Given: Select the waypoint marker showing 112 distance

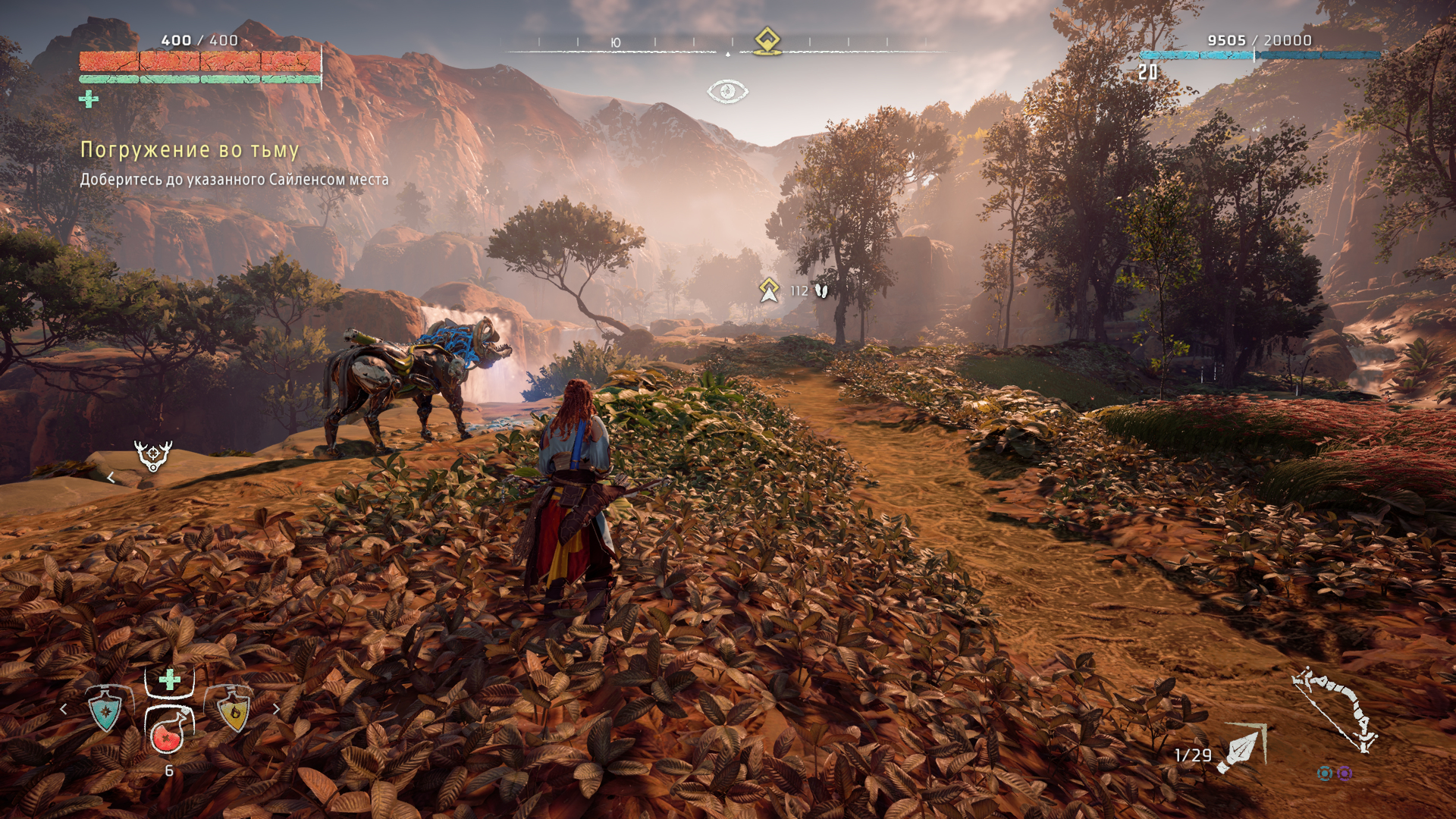Looking at the screenshot, I should 770,290.
